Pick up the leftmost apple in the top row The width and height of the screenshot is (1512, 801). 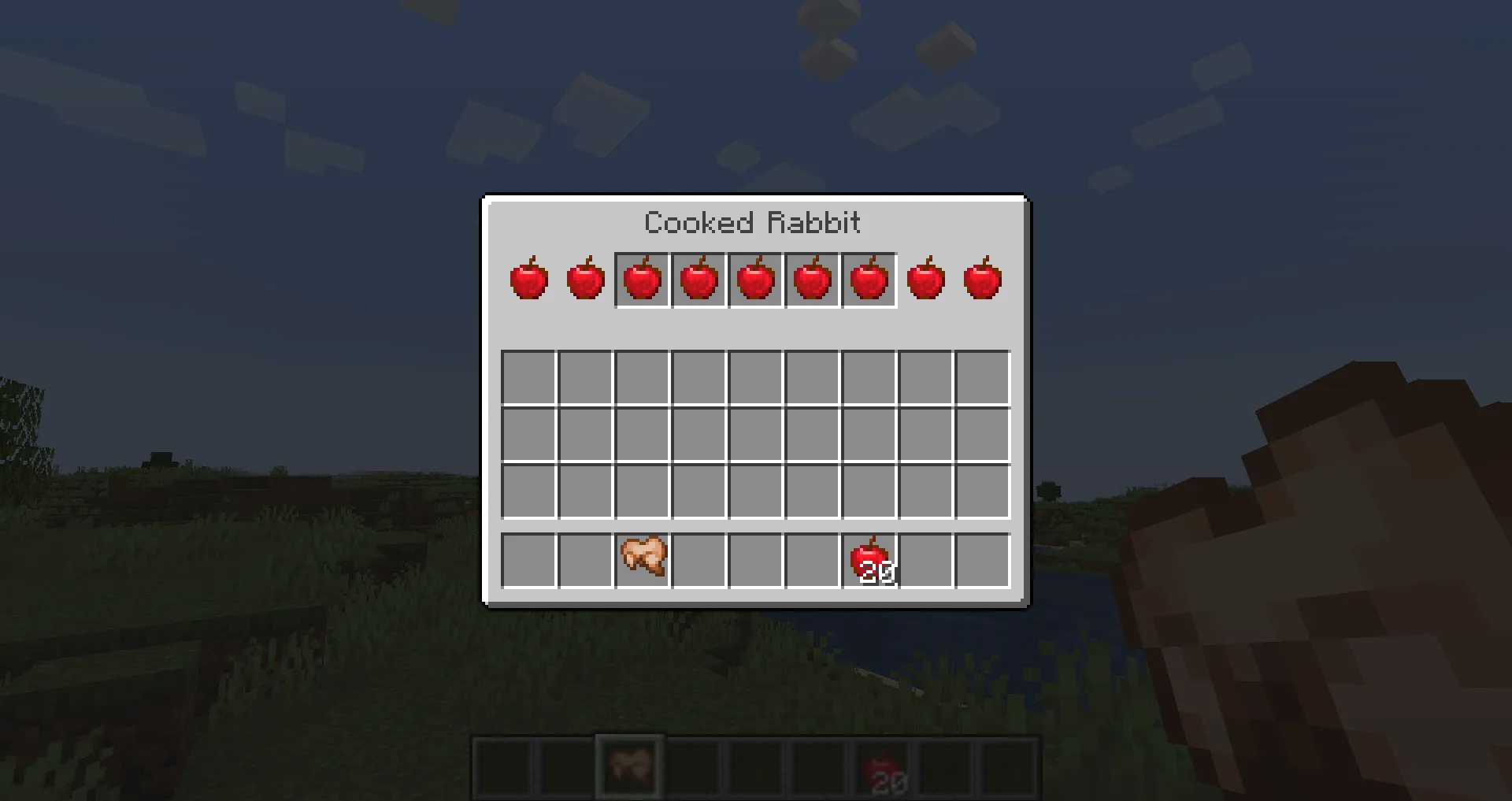coord(528,280)
